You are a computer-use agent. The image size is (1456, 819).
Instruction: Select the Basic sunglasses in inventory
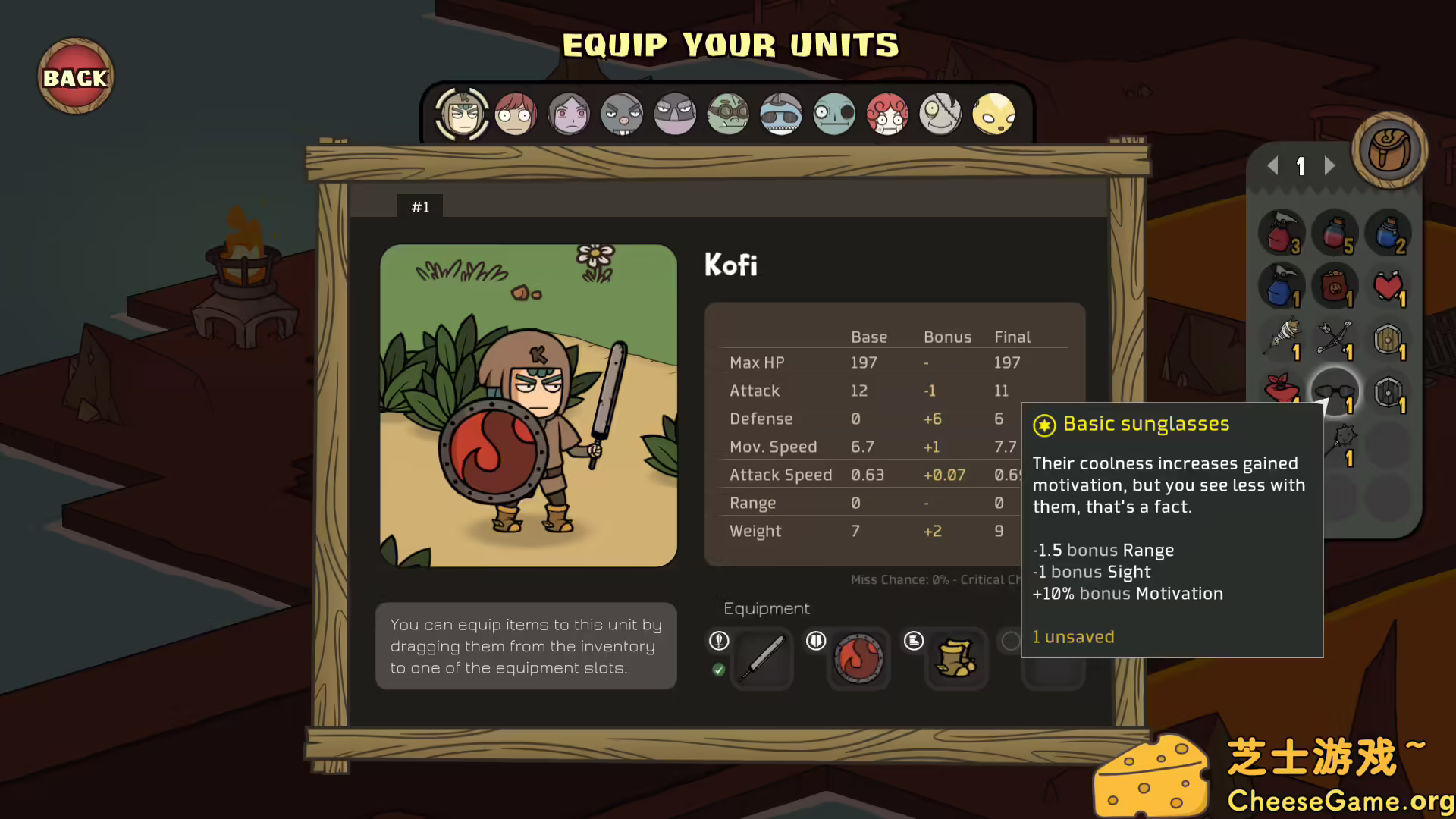tap(1335, 392)
